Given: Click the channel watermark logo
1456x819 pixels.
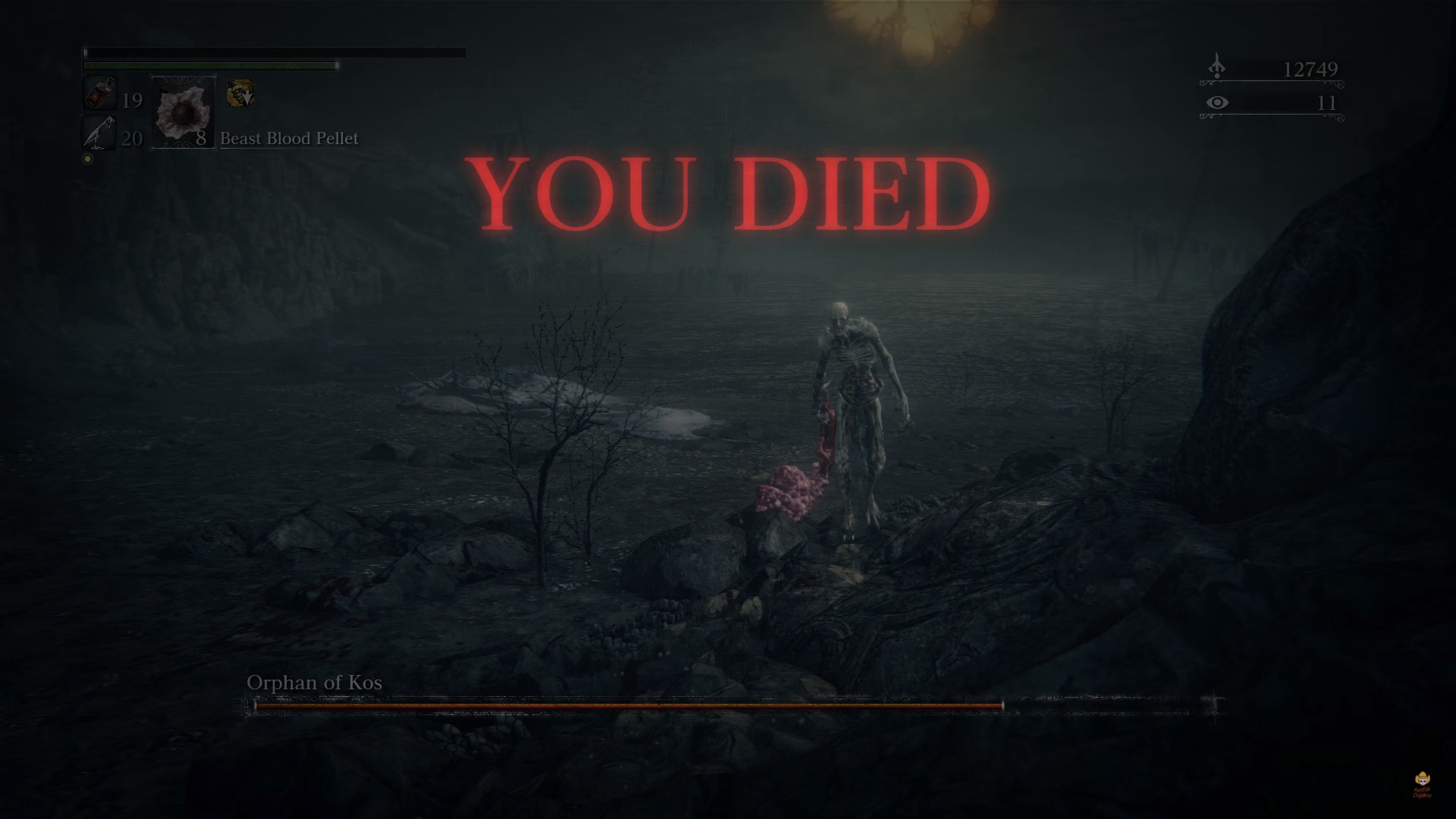Looking at the screenshot, I should pyautogui.click(x=1422, y=785).
